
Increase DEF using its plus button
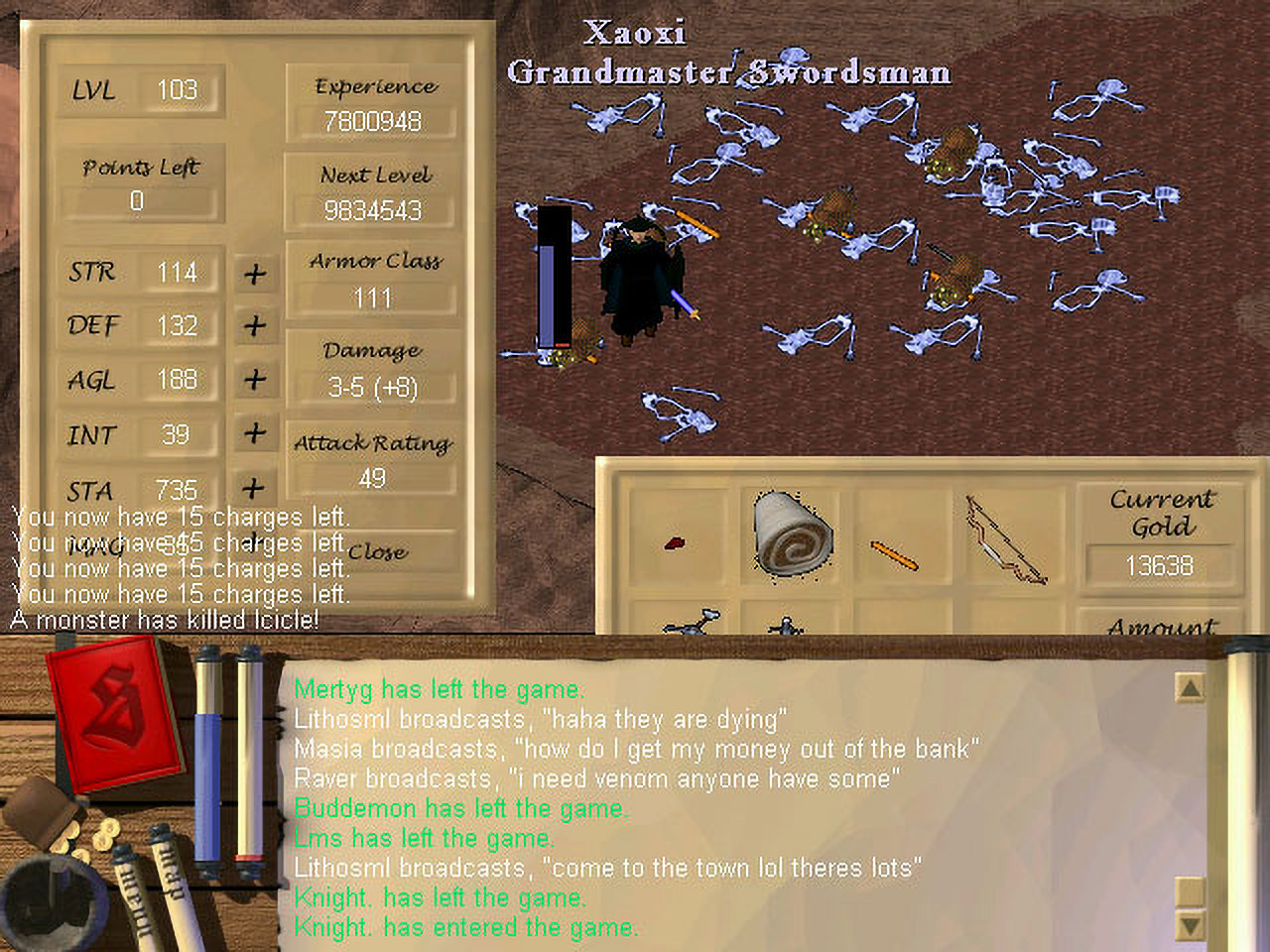coord(255,325)
